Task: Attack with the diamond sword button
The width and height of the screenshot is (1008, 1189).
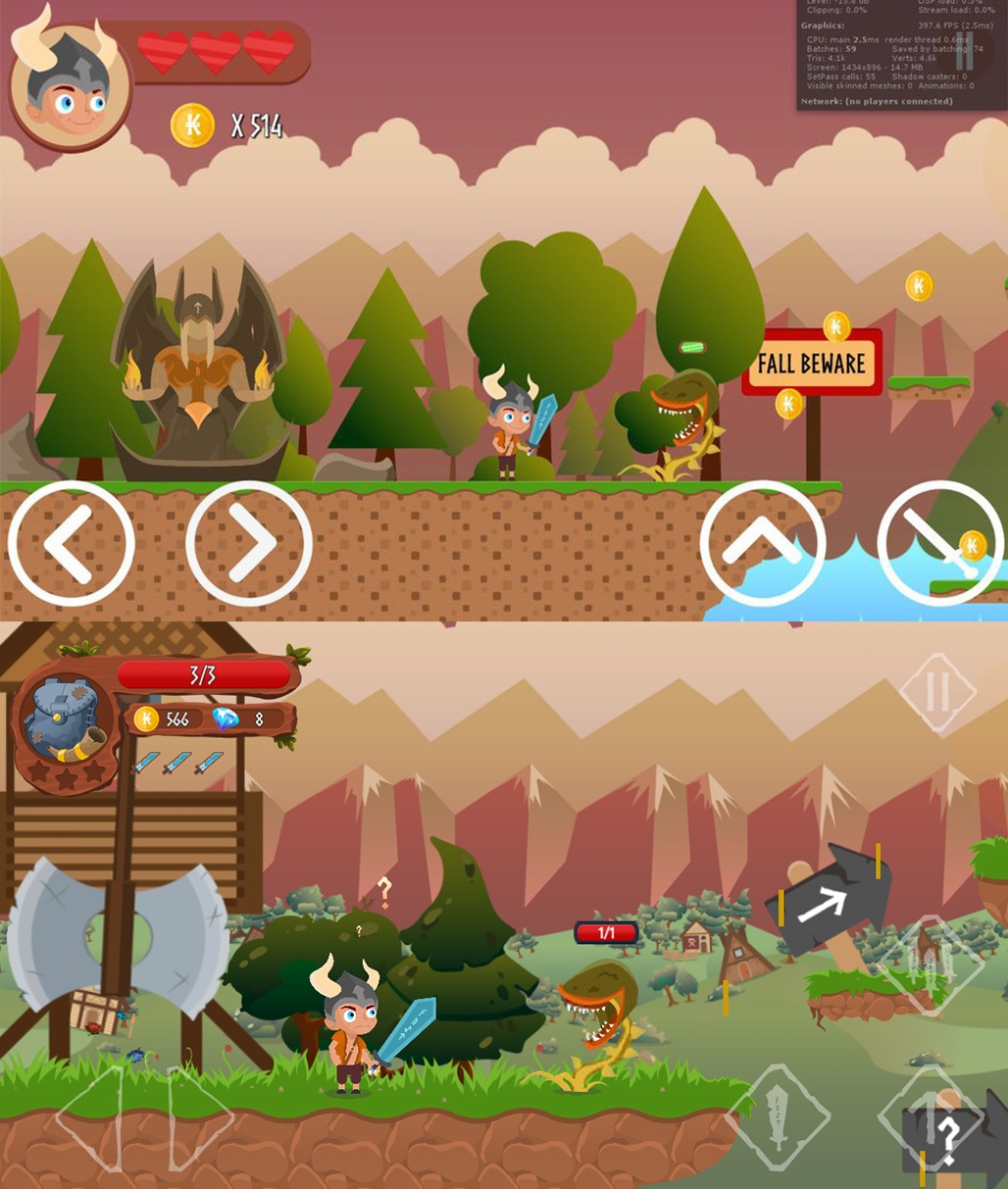Action: [x=778, y=1116]
